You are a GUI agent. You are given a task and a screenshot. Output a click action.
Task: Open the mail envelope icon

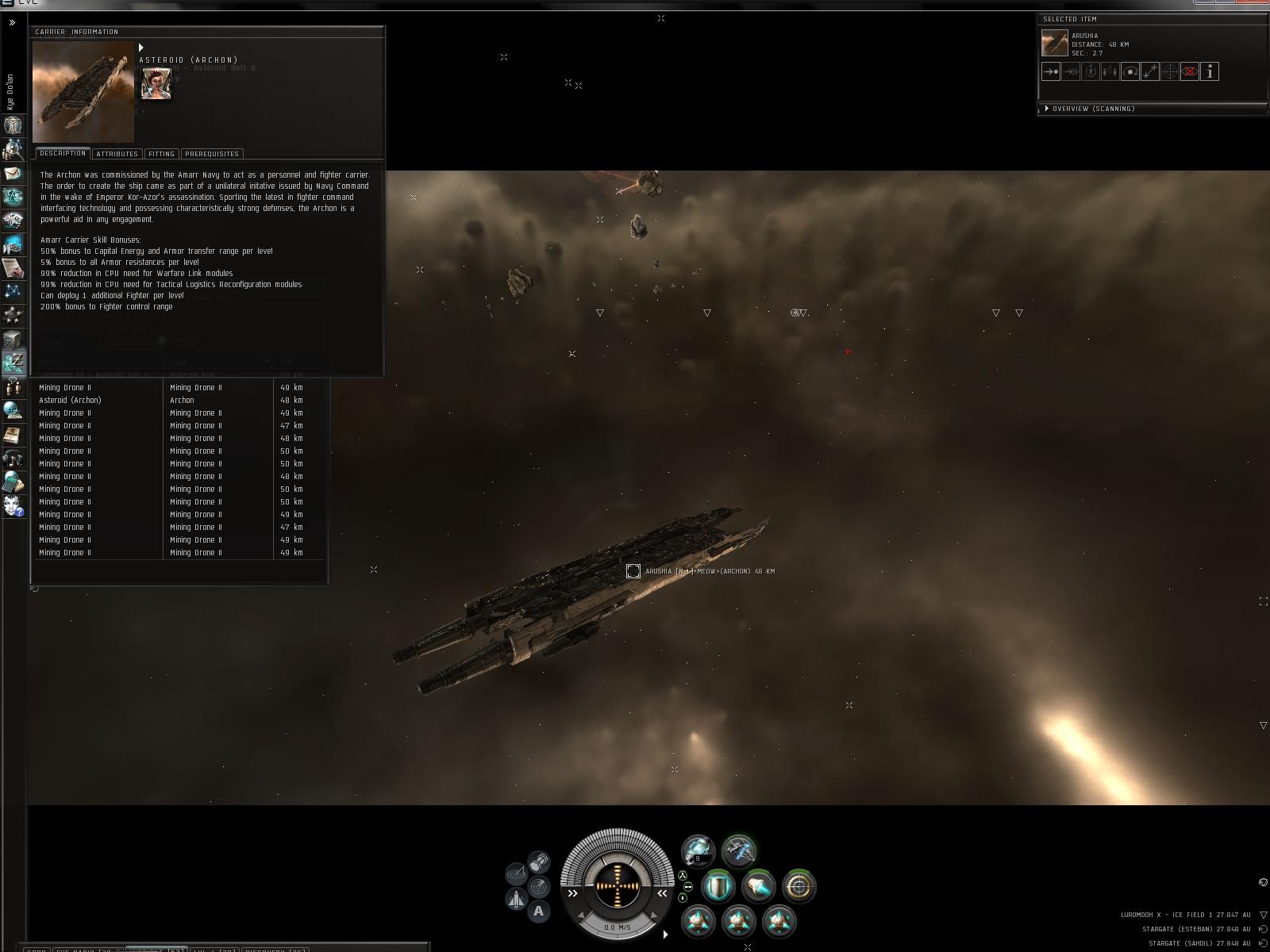(13, 173)
